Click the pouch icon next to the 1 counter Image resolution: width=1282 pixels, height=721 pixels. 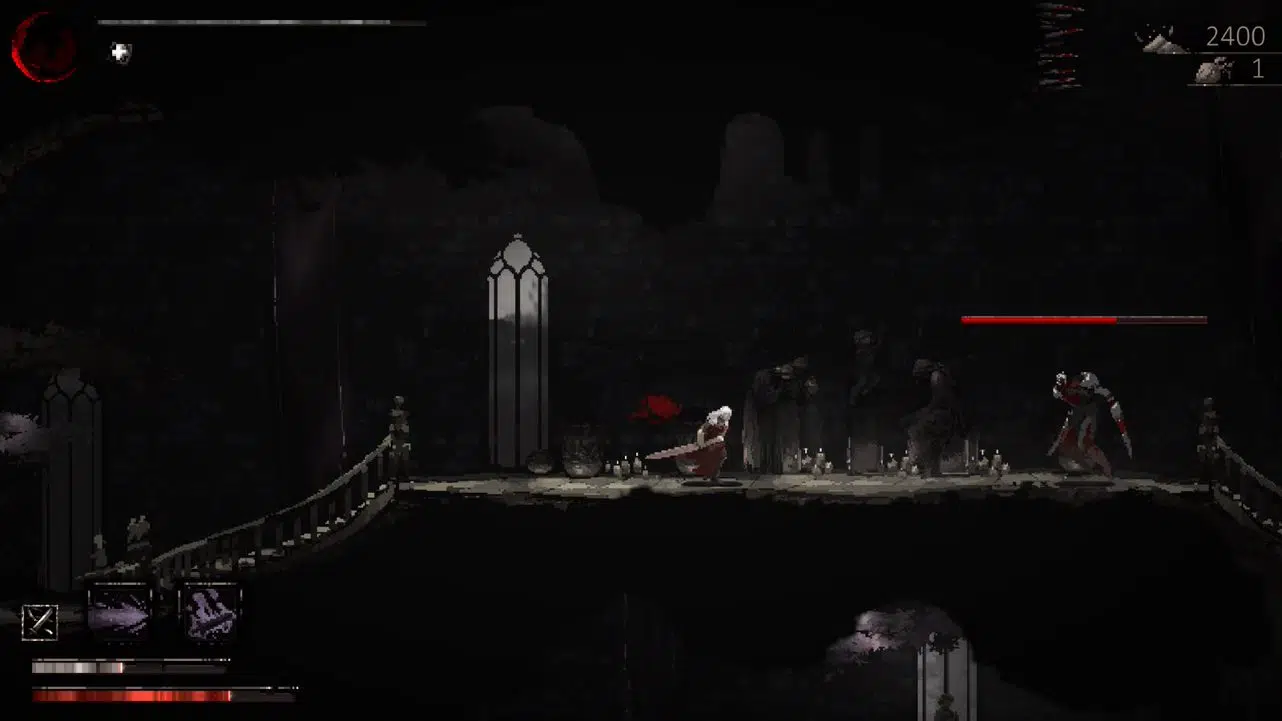click(1211, 70)
